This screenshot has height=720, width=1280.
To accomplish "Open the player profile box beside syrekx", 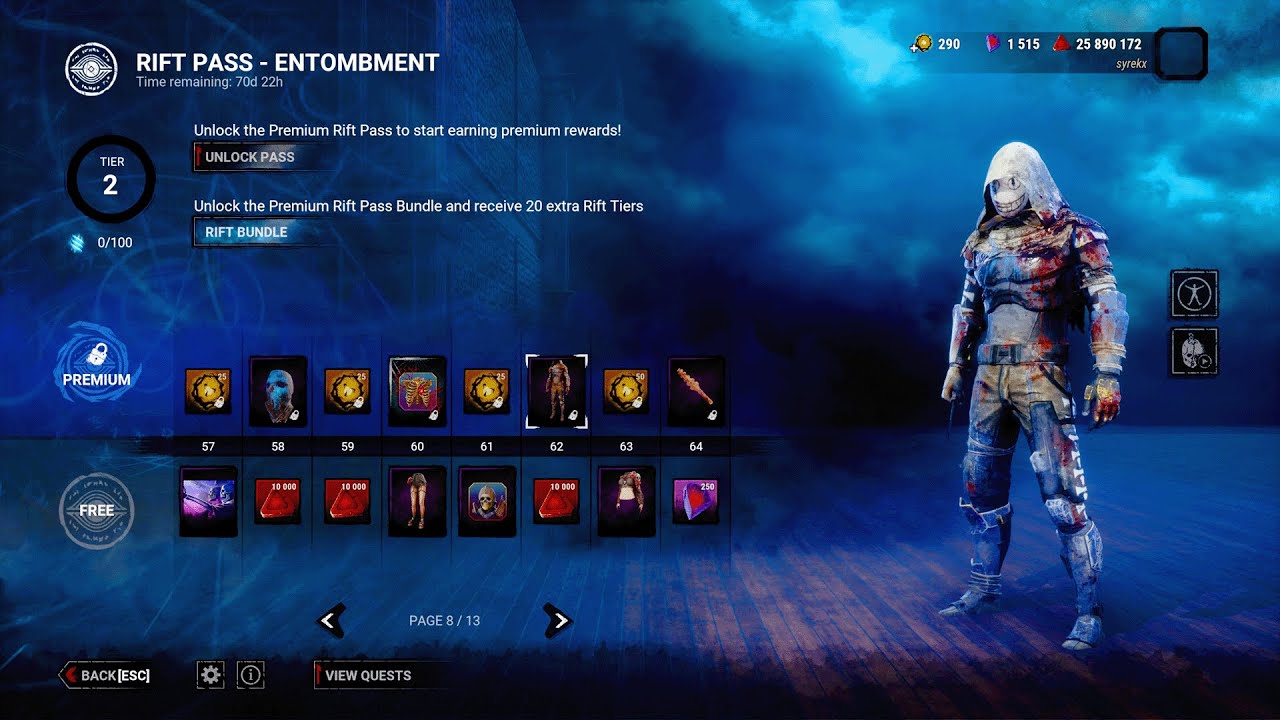I will click(x=1180, y=53).
